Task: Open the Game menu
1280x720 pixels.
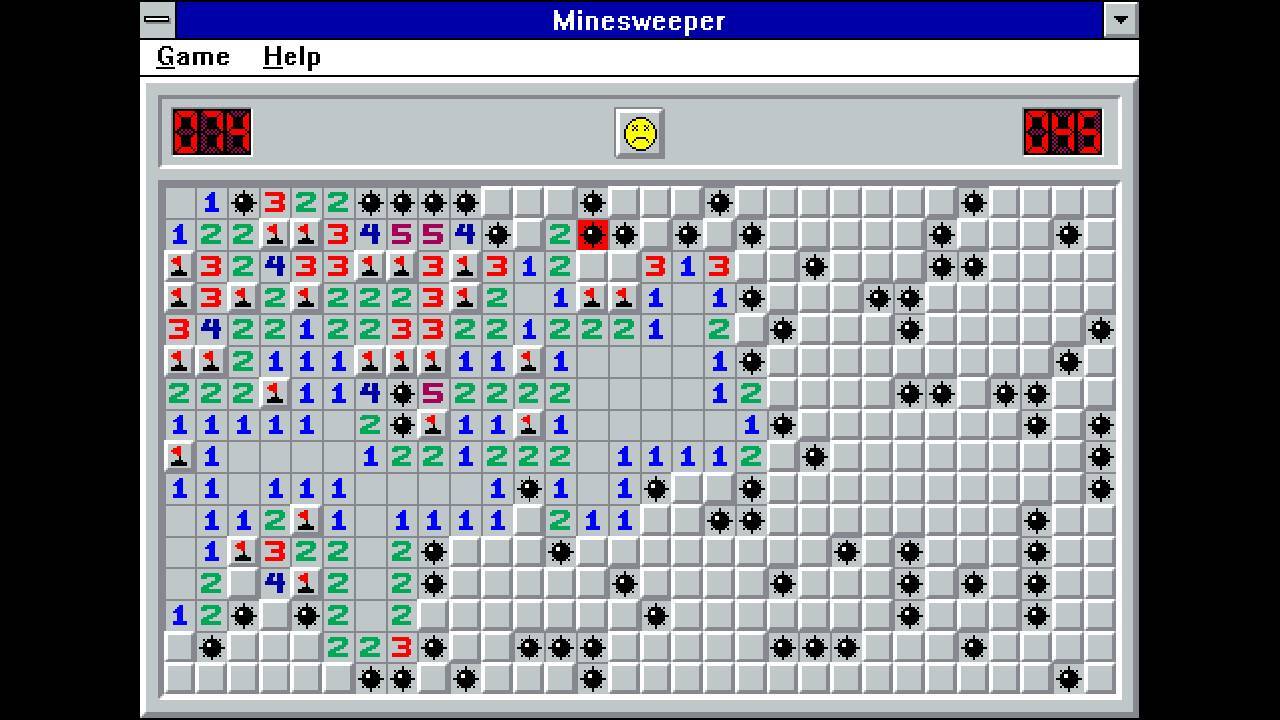Action: (x=192, y=57)
